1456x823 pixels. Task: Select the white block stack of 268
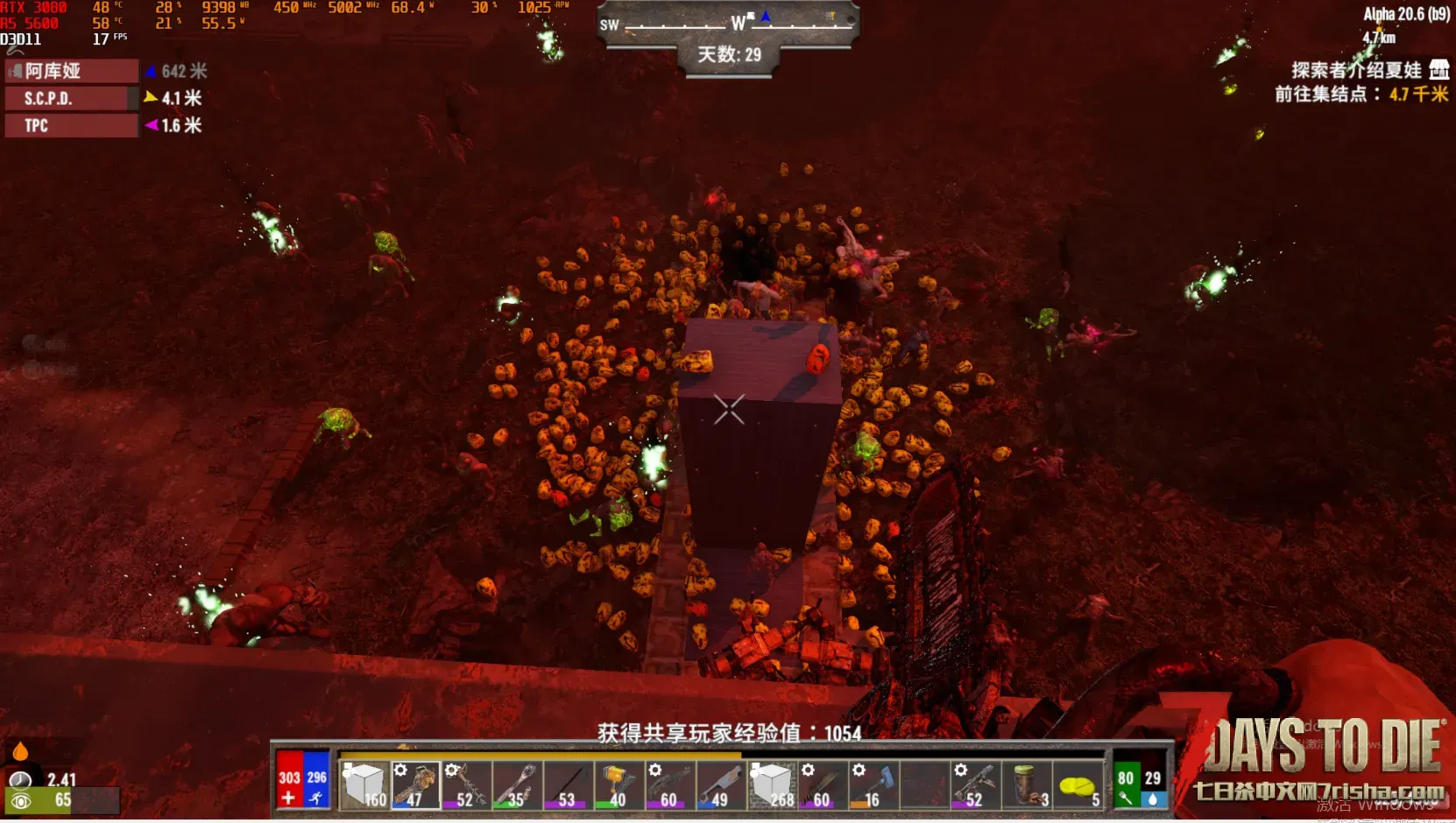[772, 784]
